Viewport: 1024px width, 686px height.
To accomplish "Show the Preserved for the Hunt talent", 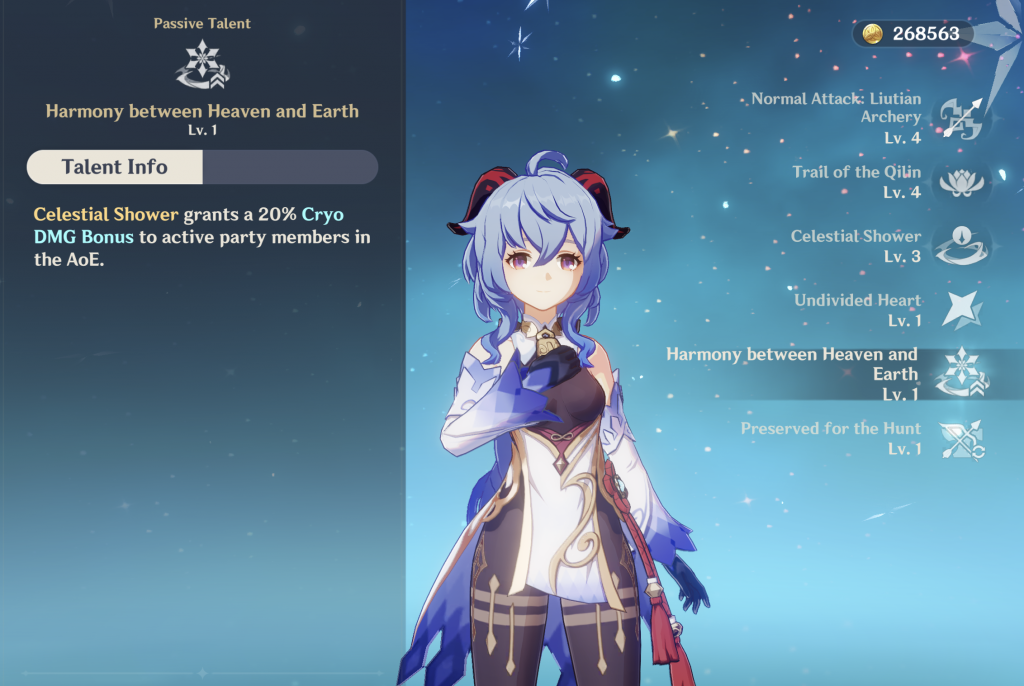I will coord(960,438).
